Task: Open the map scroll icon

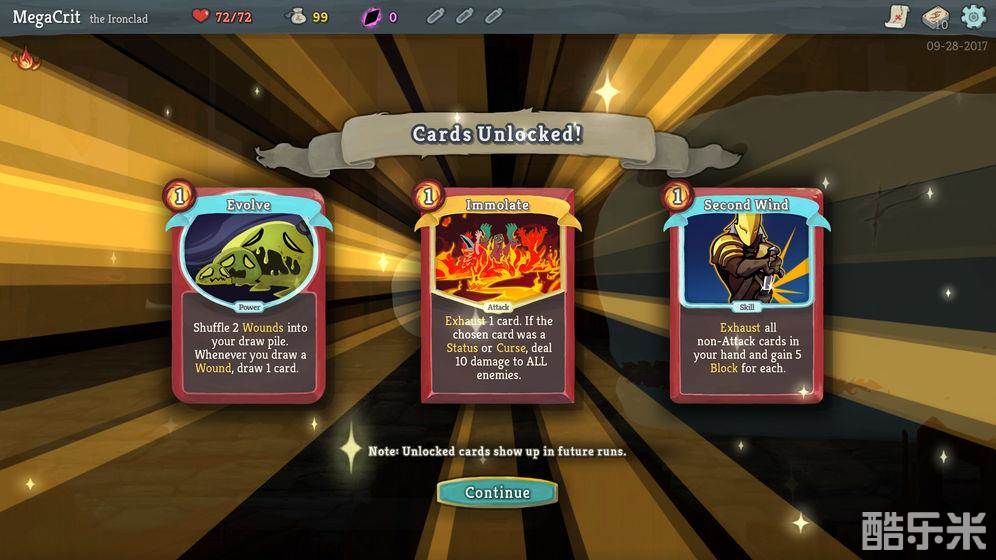Action: click(898, 17)
